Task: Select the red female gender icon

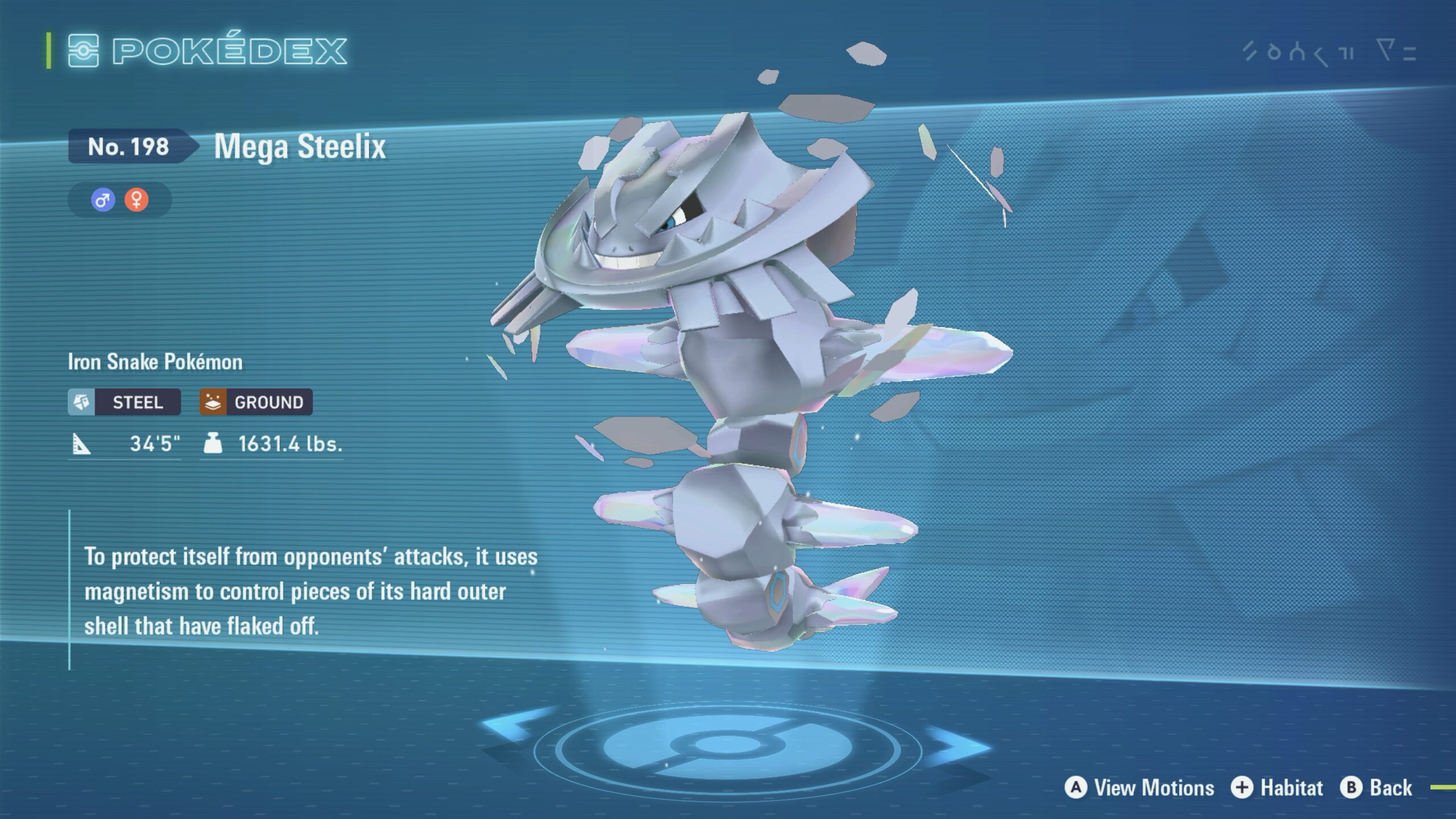Action: (x=136, y=200)
